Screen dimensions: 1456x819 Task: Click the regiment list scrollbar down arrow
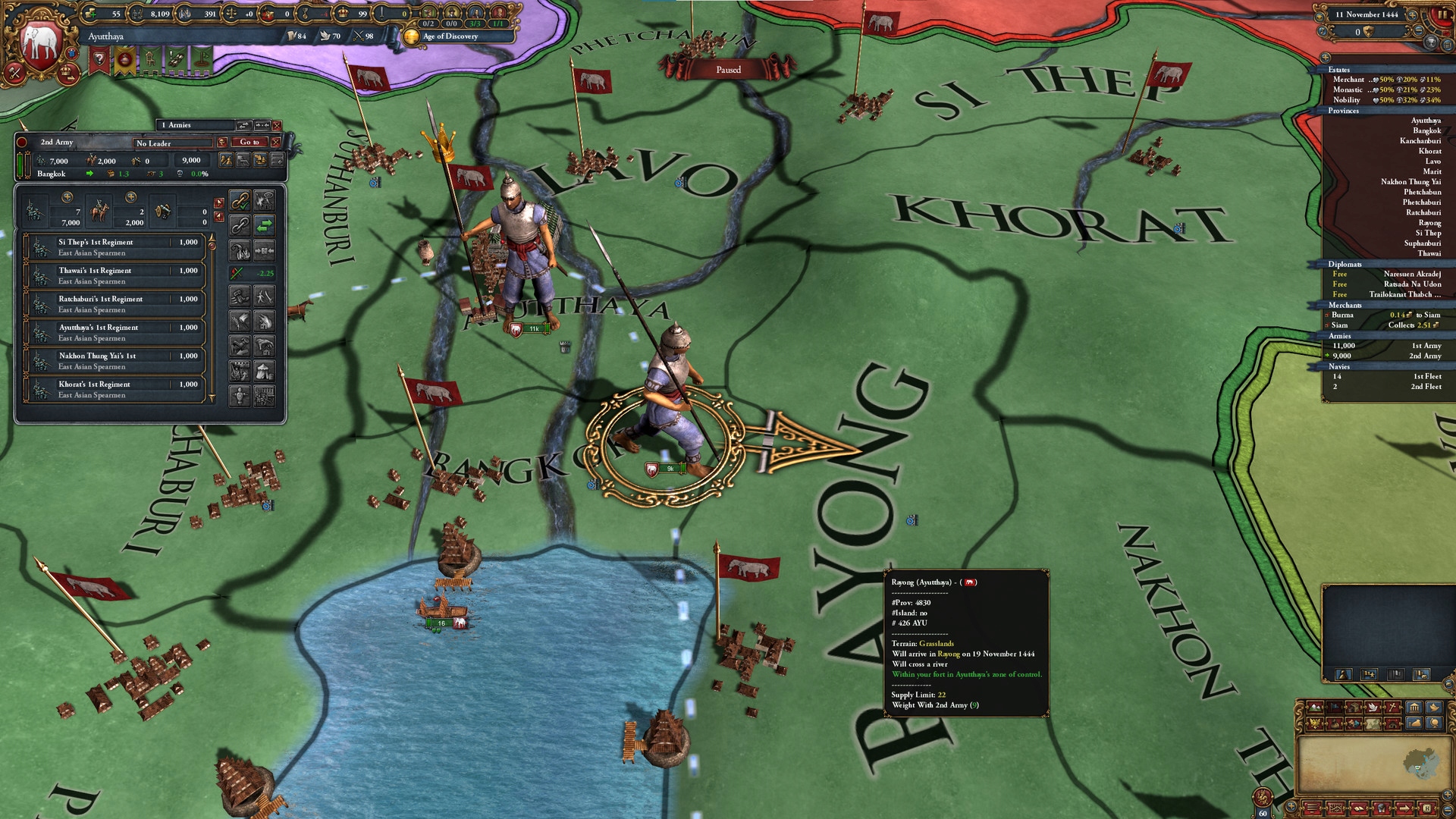tap(214, 399)
